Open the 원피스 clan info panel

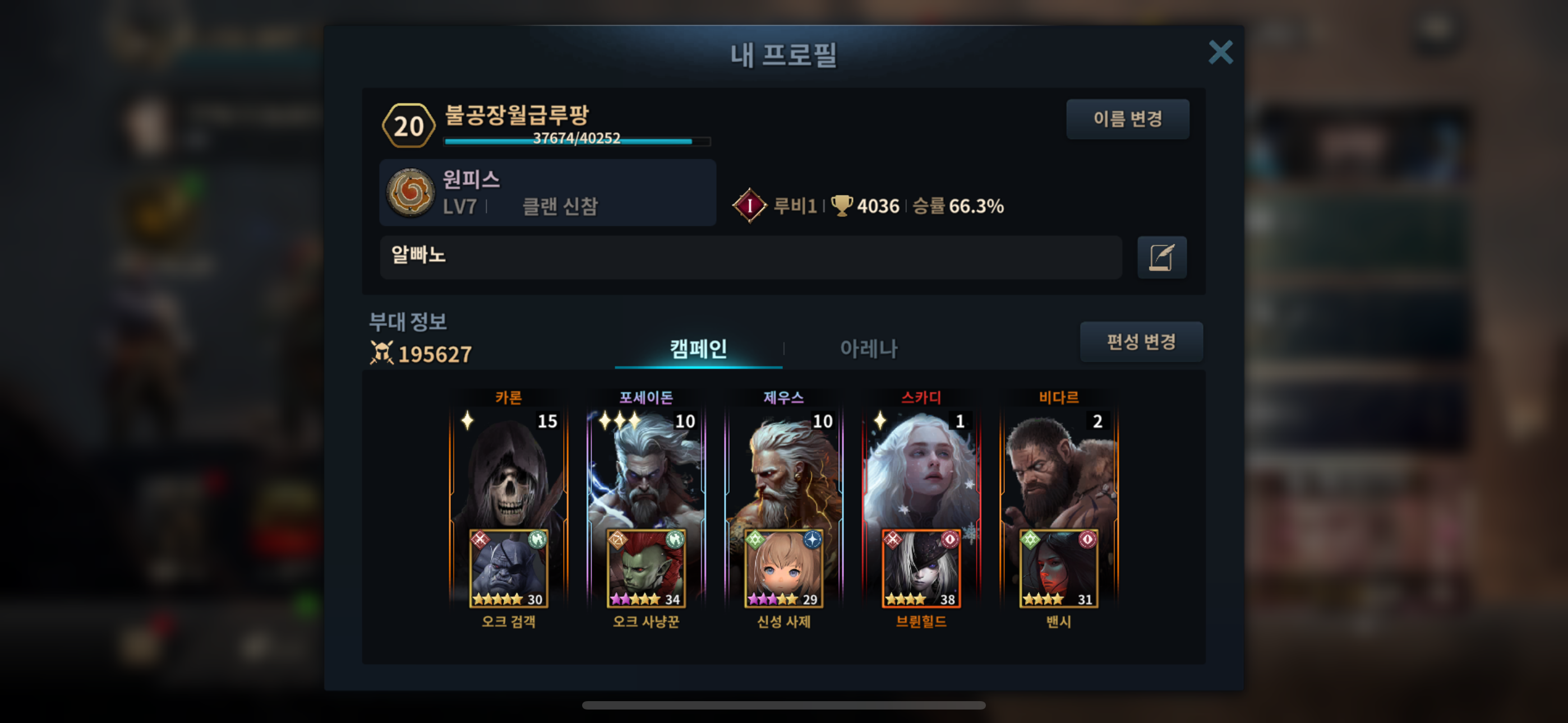547,193
